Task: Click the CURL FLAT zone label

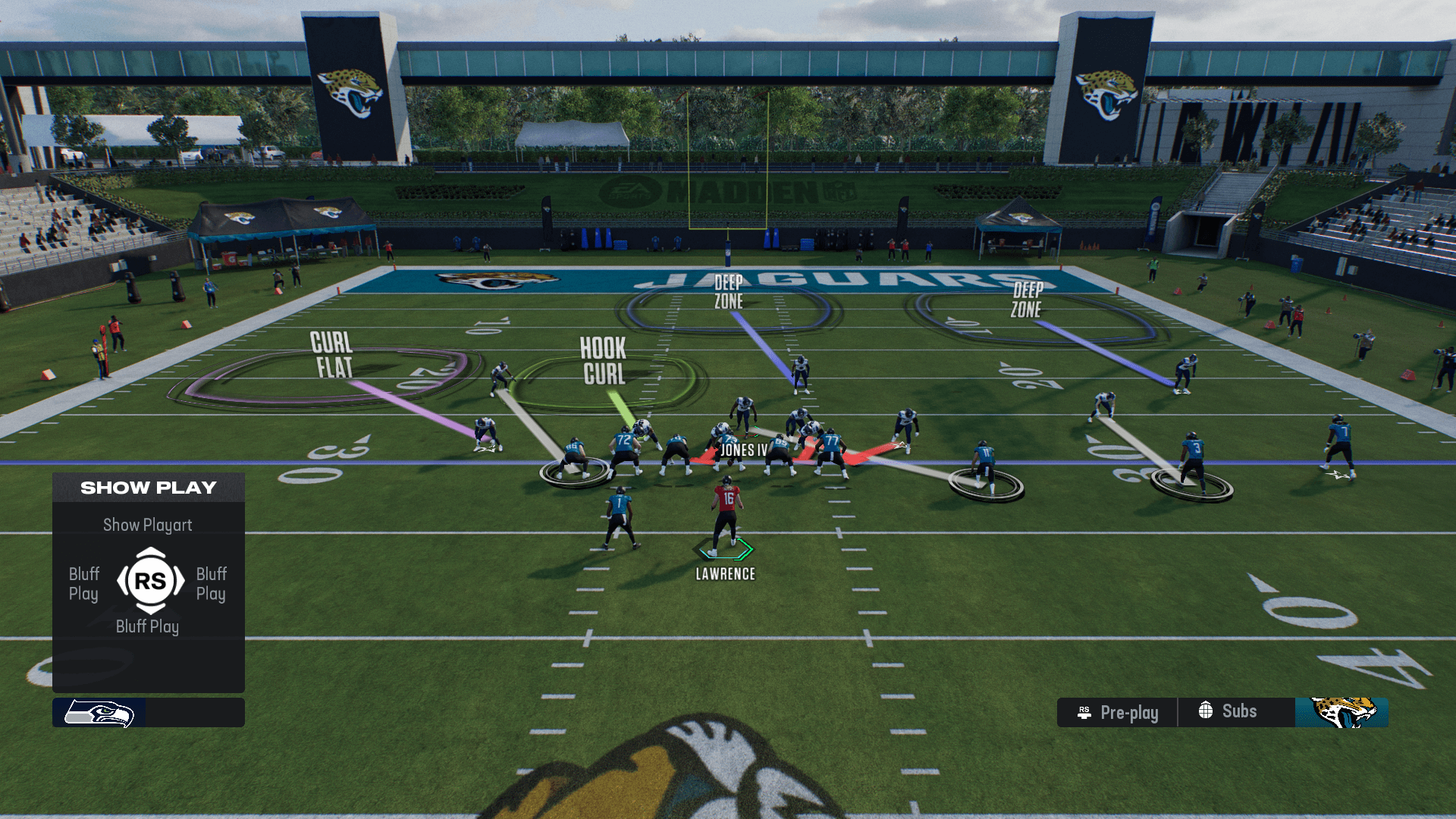Action: click(x=332, y=354)
